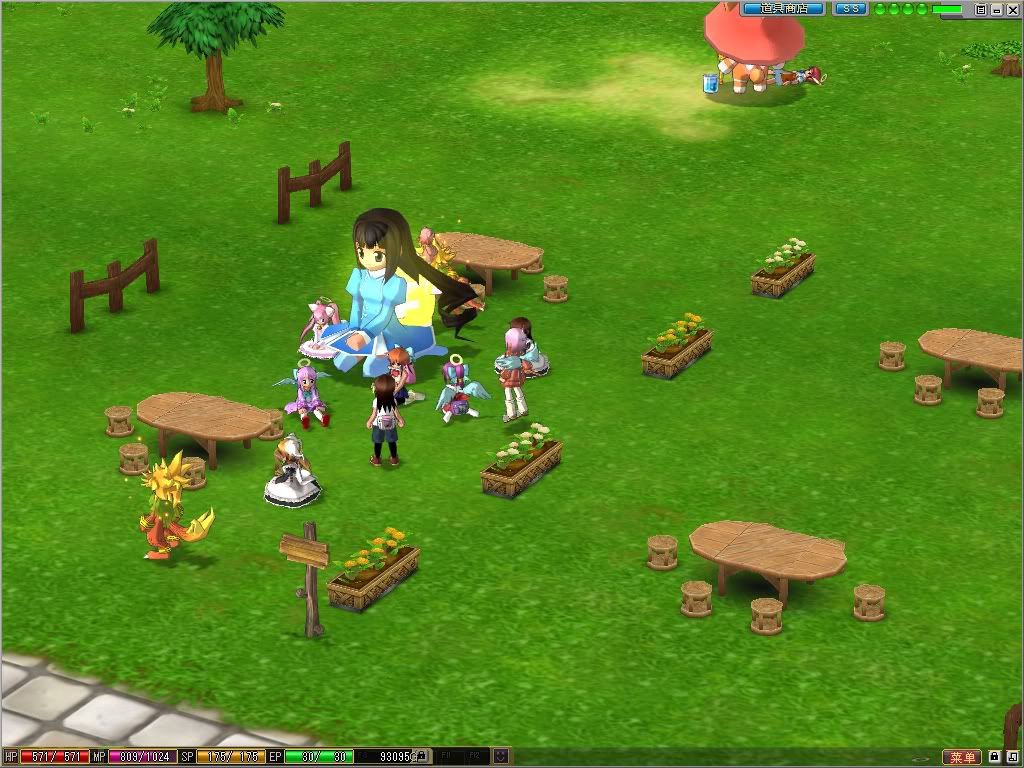Image resolution: width=1024 pixels, height=768 pixels.
Task: Minimize the game window
Action: (x=997, y=9)
